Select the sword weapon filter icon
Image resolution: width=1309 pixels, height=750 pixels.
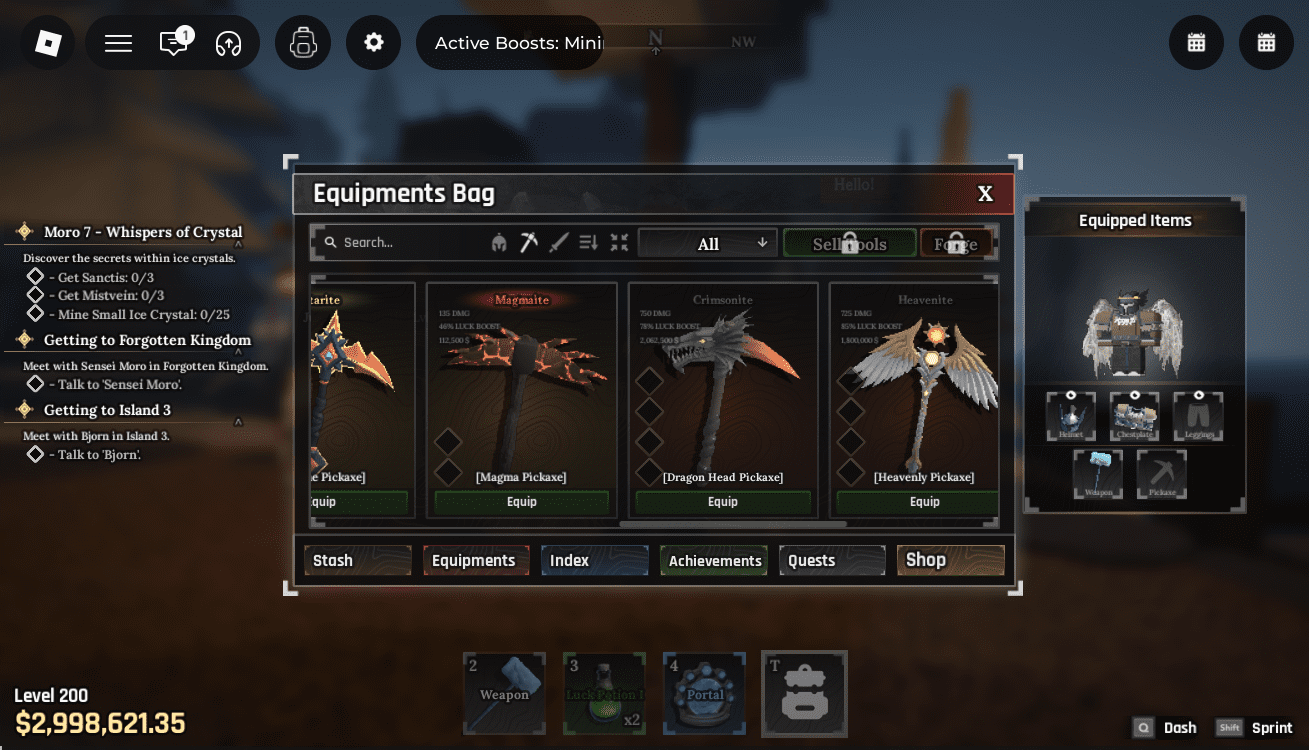coord(558,242)
